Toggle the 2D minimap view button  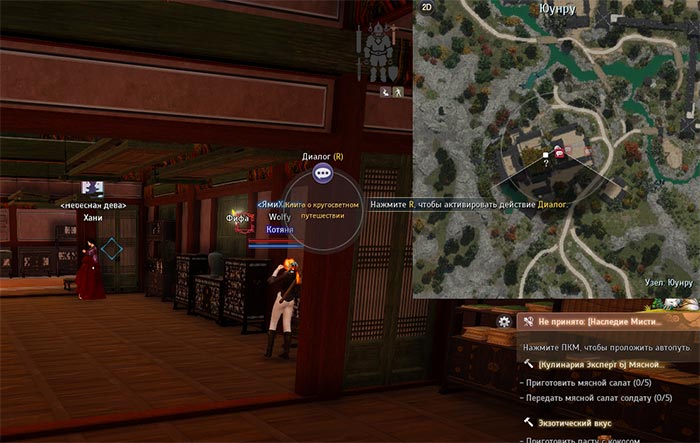427,7
